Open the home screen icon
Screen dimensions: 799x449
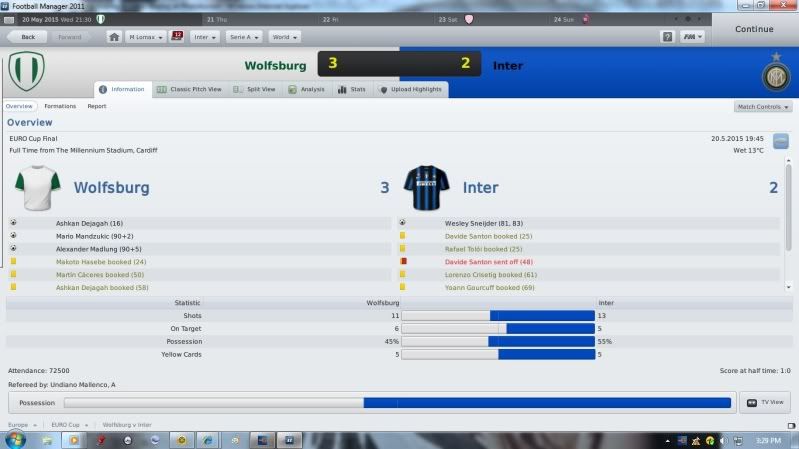(x=114, y=36)
